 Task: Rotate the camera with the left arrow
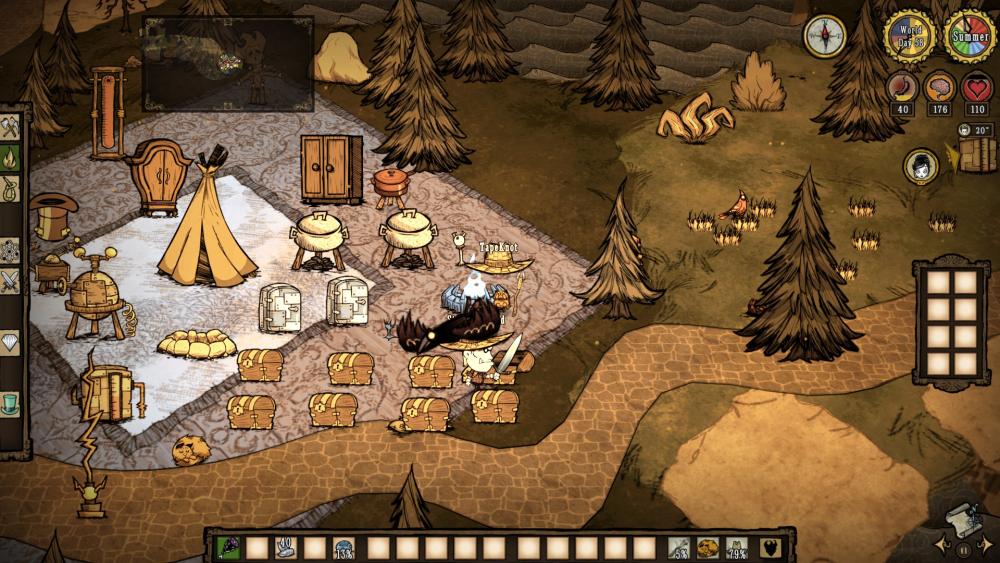pos(941,546)
